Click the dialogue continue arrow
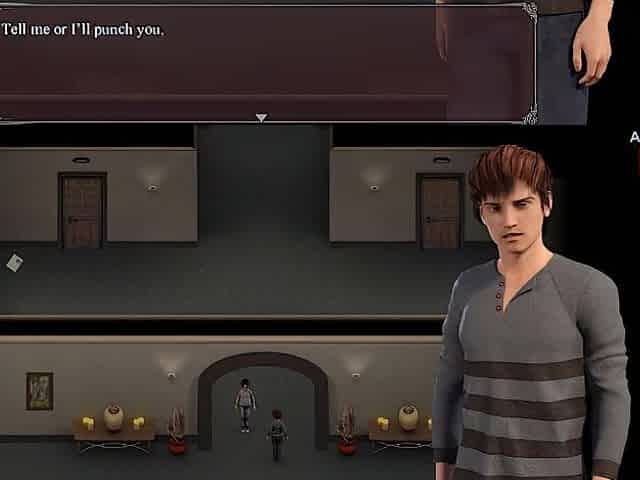 261,118
